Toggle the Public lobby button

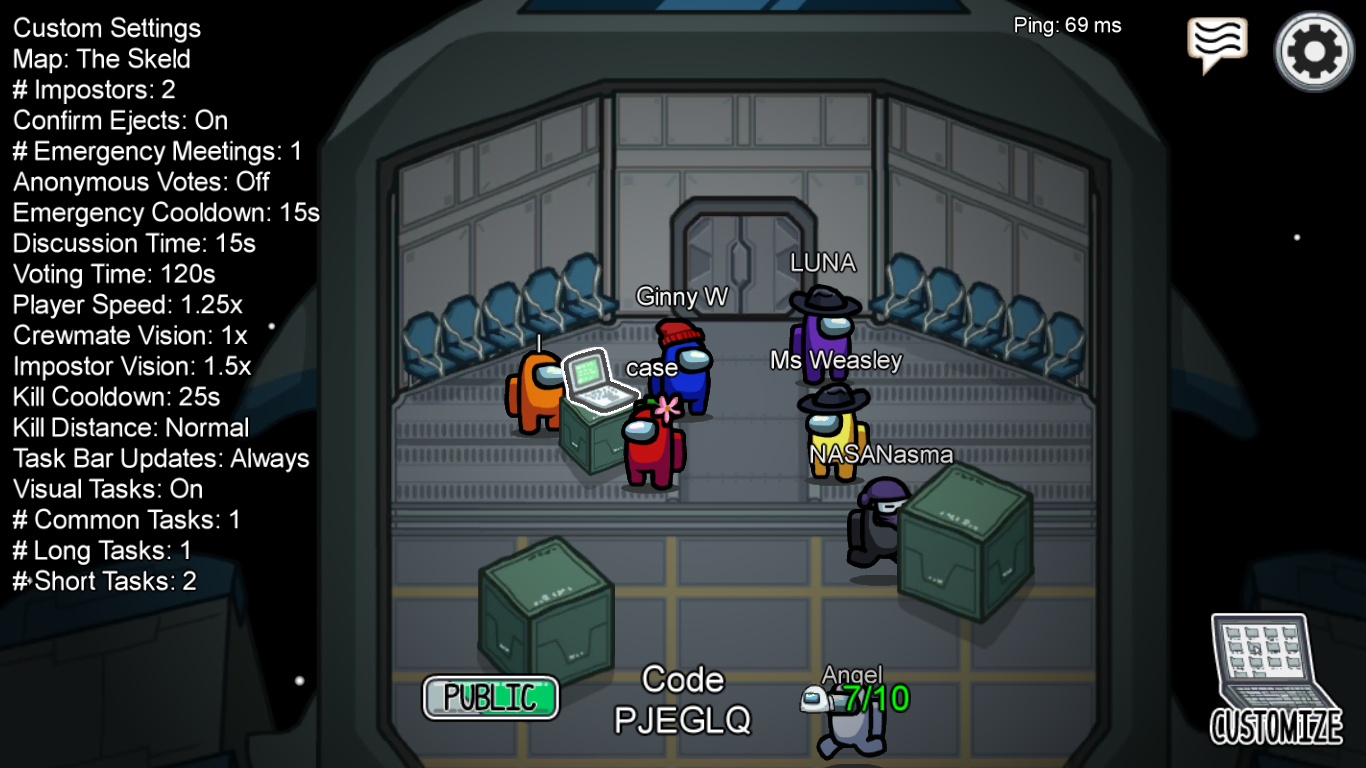[x=490, y=697]
